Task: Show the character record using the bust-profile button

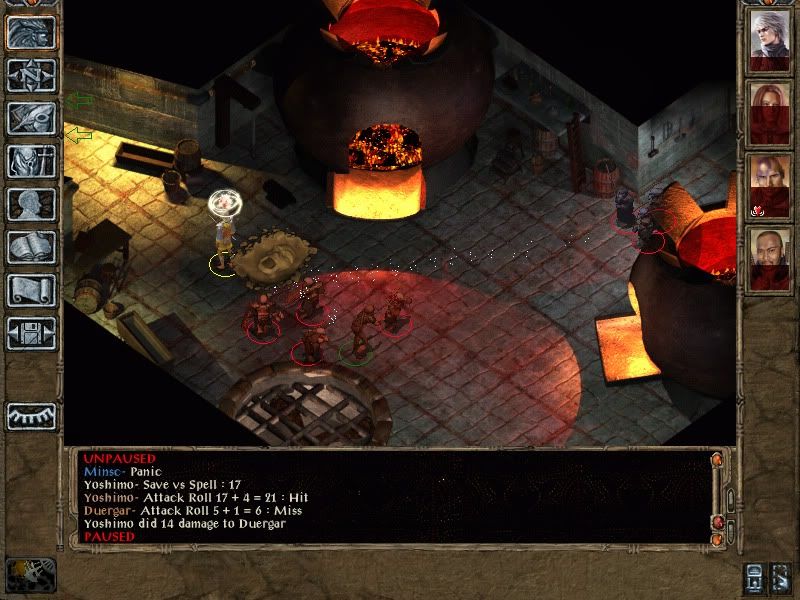Action: pyautogui.click(x=31, y=204)
